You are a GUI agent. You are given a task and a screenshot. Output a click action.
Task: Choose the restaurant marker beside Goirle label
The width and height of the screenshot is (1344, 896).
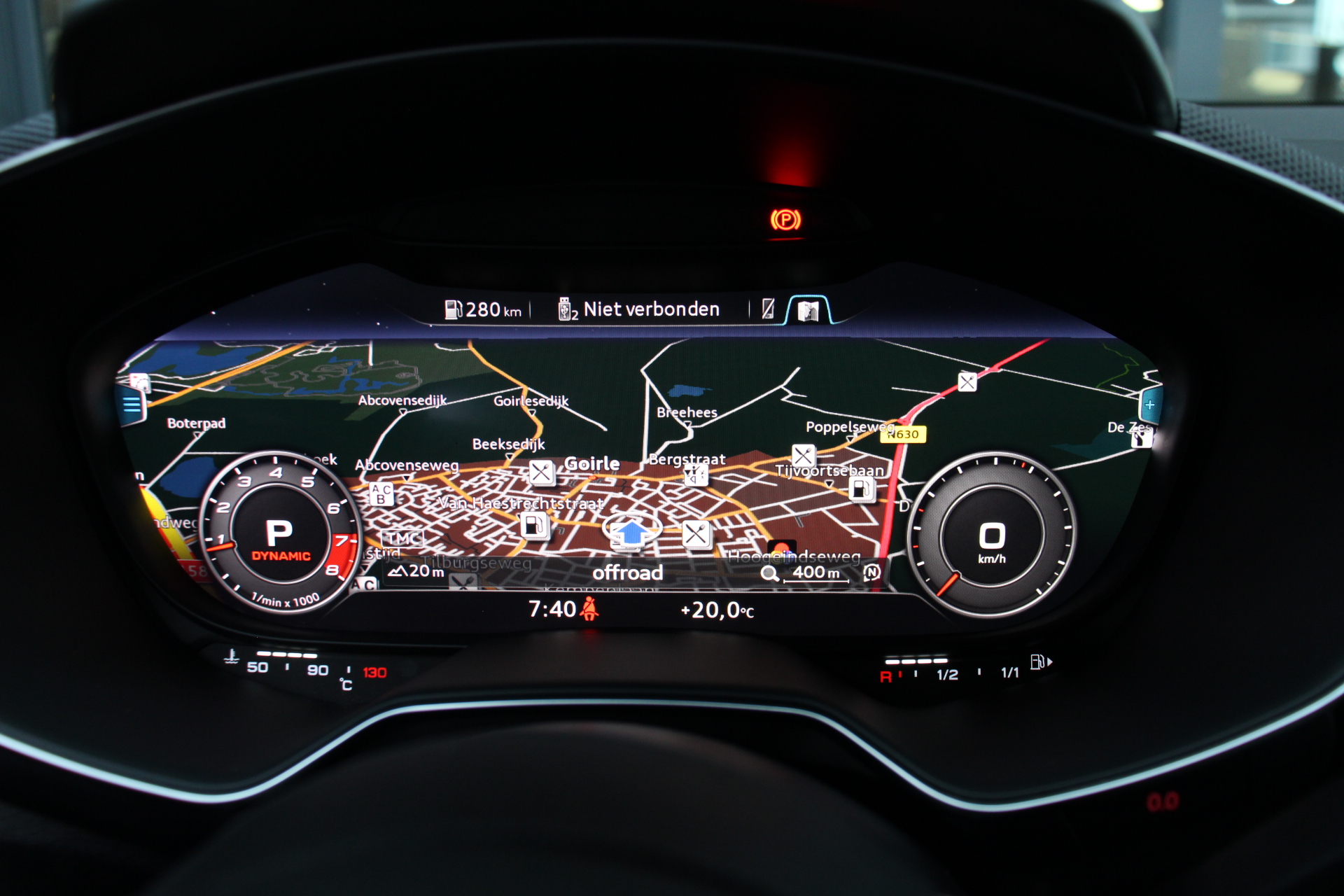(x=541, y=472)
